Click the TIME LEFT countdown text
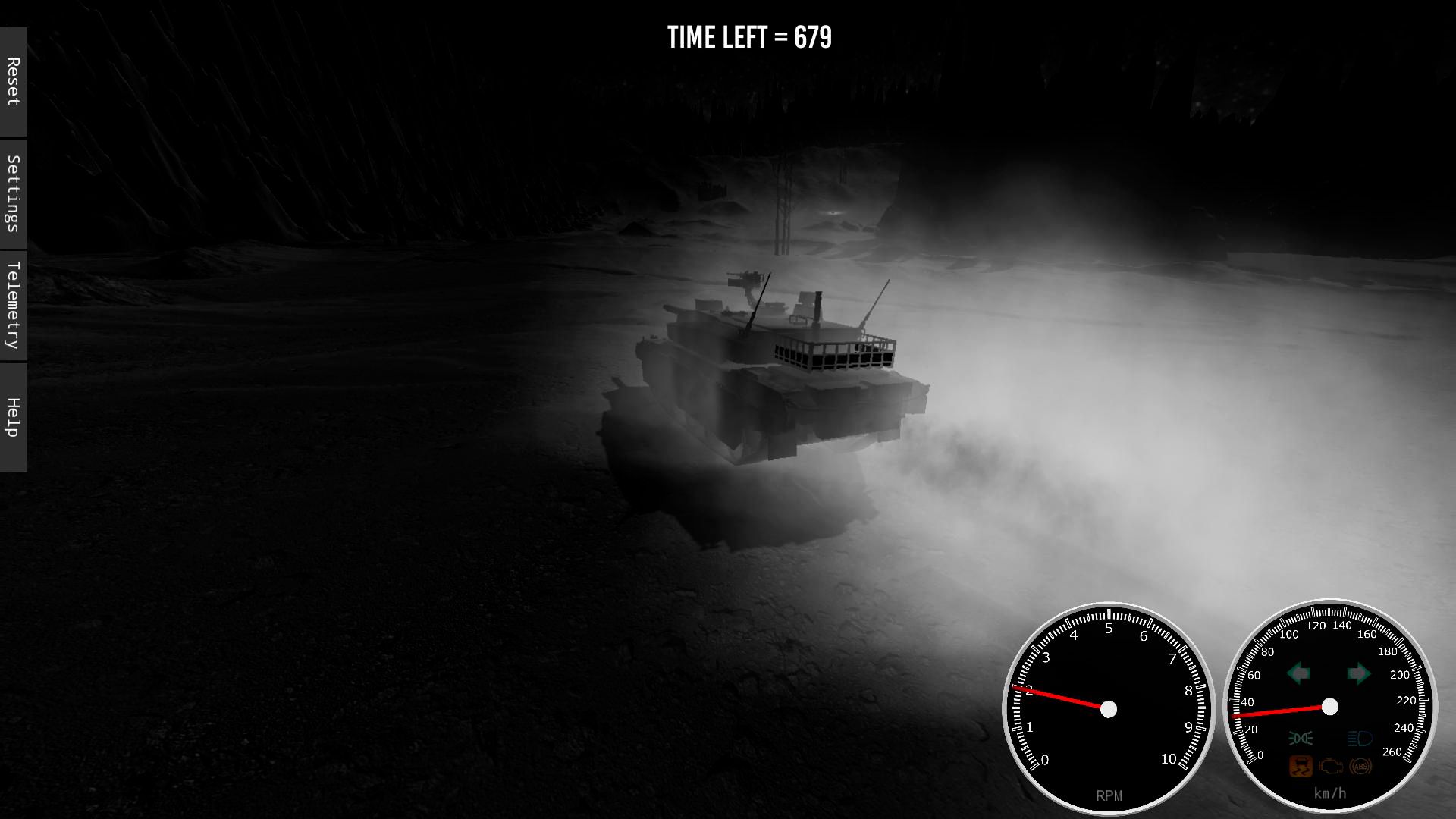Image resolution: width=1456 pixels, height=819 pixels. 748,36
